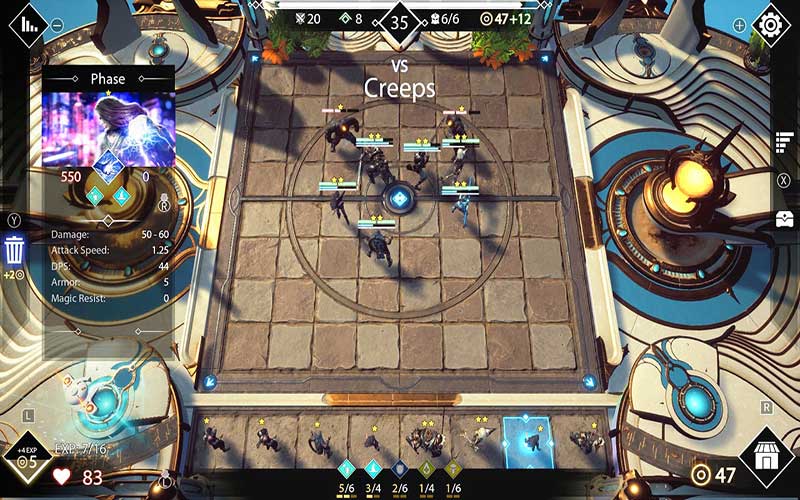Select the 1/6 alliance synergy icon
Viewport: 800px width, 500px height.
(453, 468)
